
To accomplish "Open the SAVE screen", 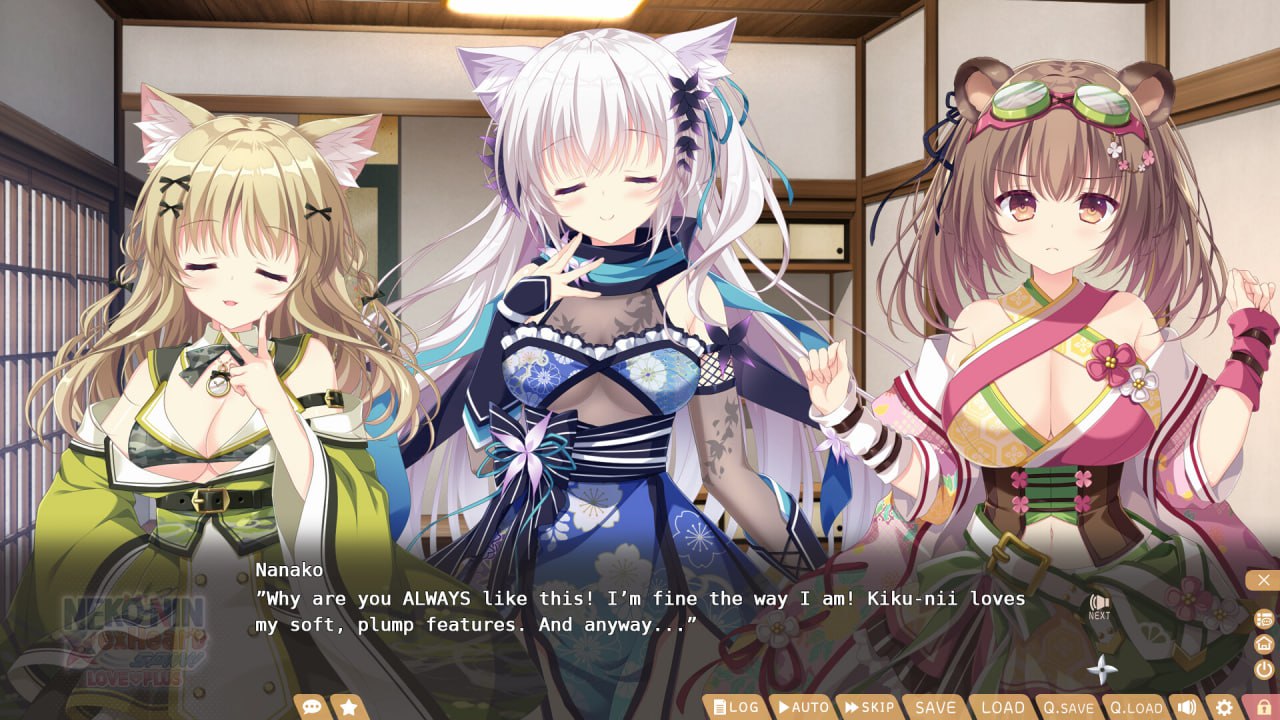I will (x=935, y=706).
